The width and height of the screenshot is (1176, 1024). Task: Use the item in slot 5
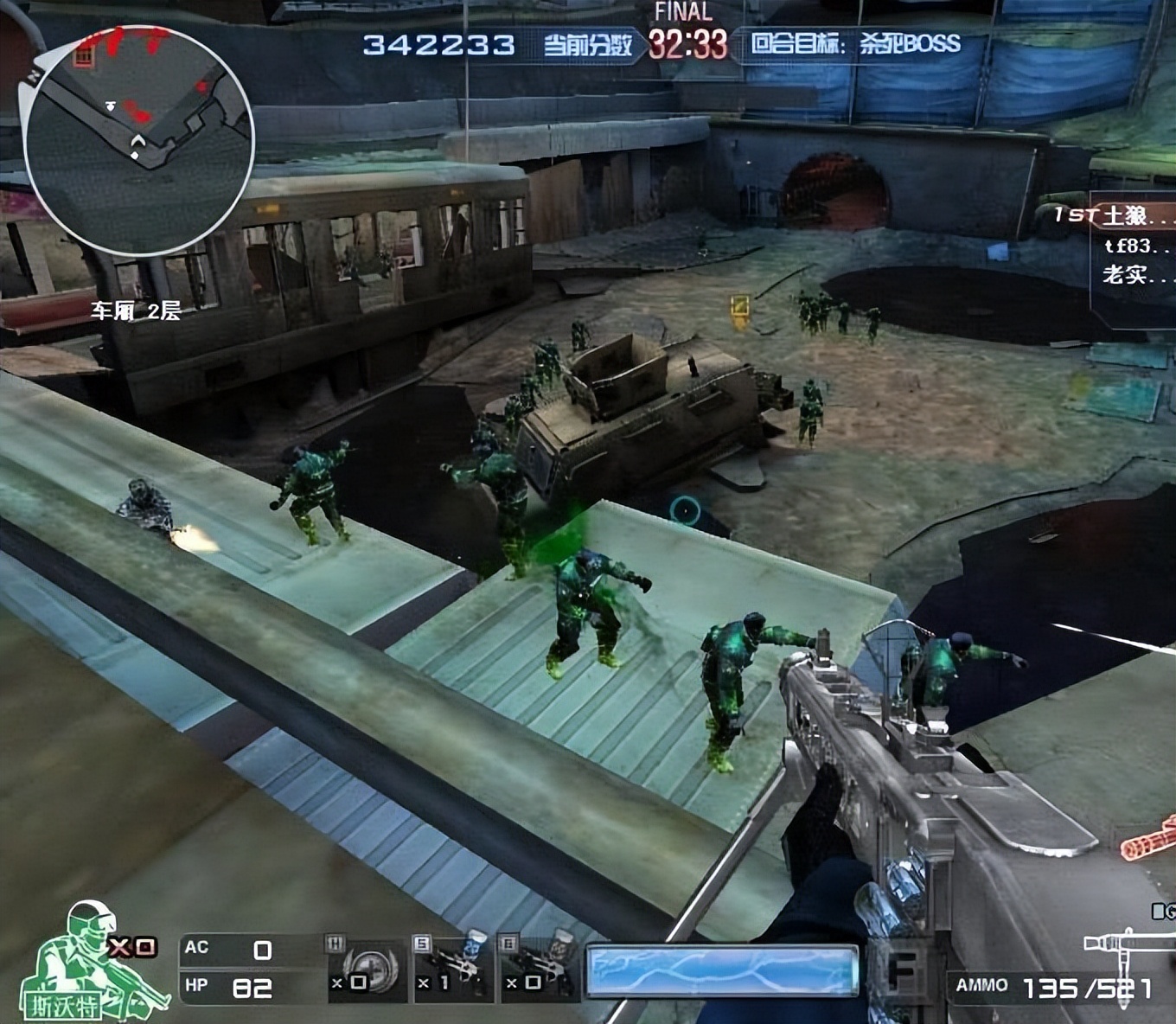point(450,969)
